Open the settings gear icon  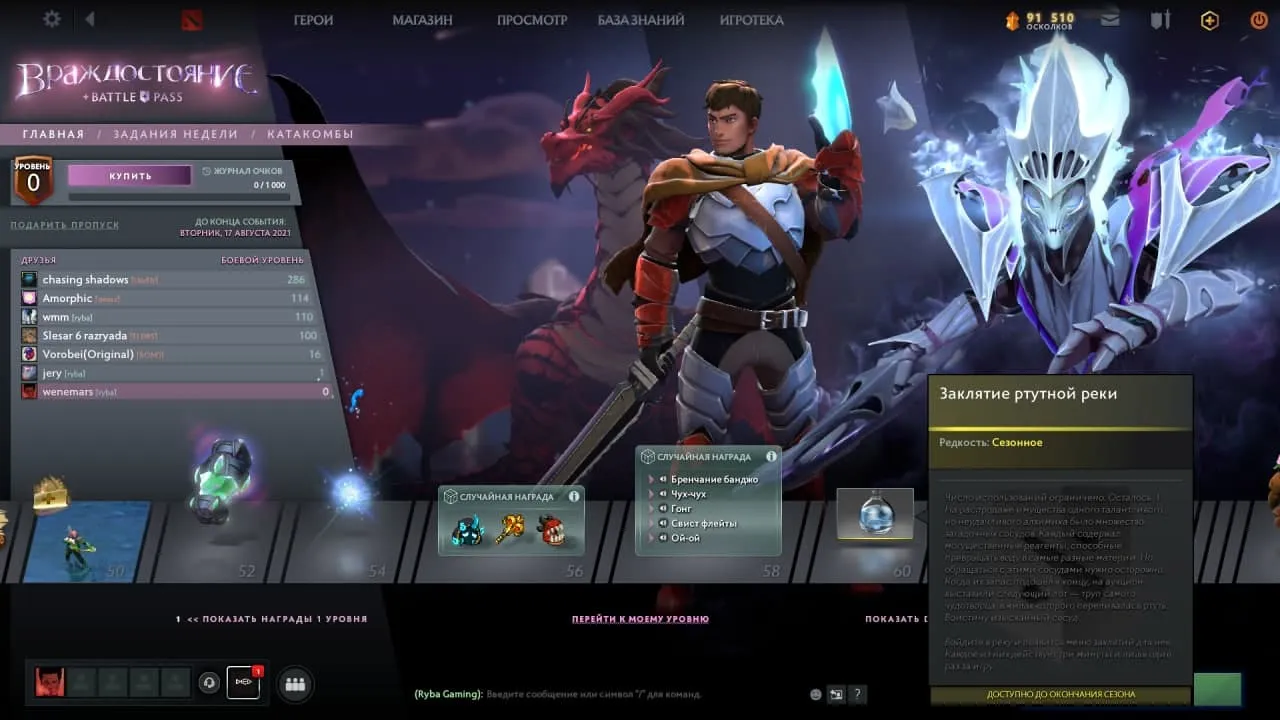tap(52, 19)
